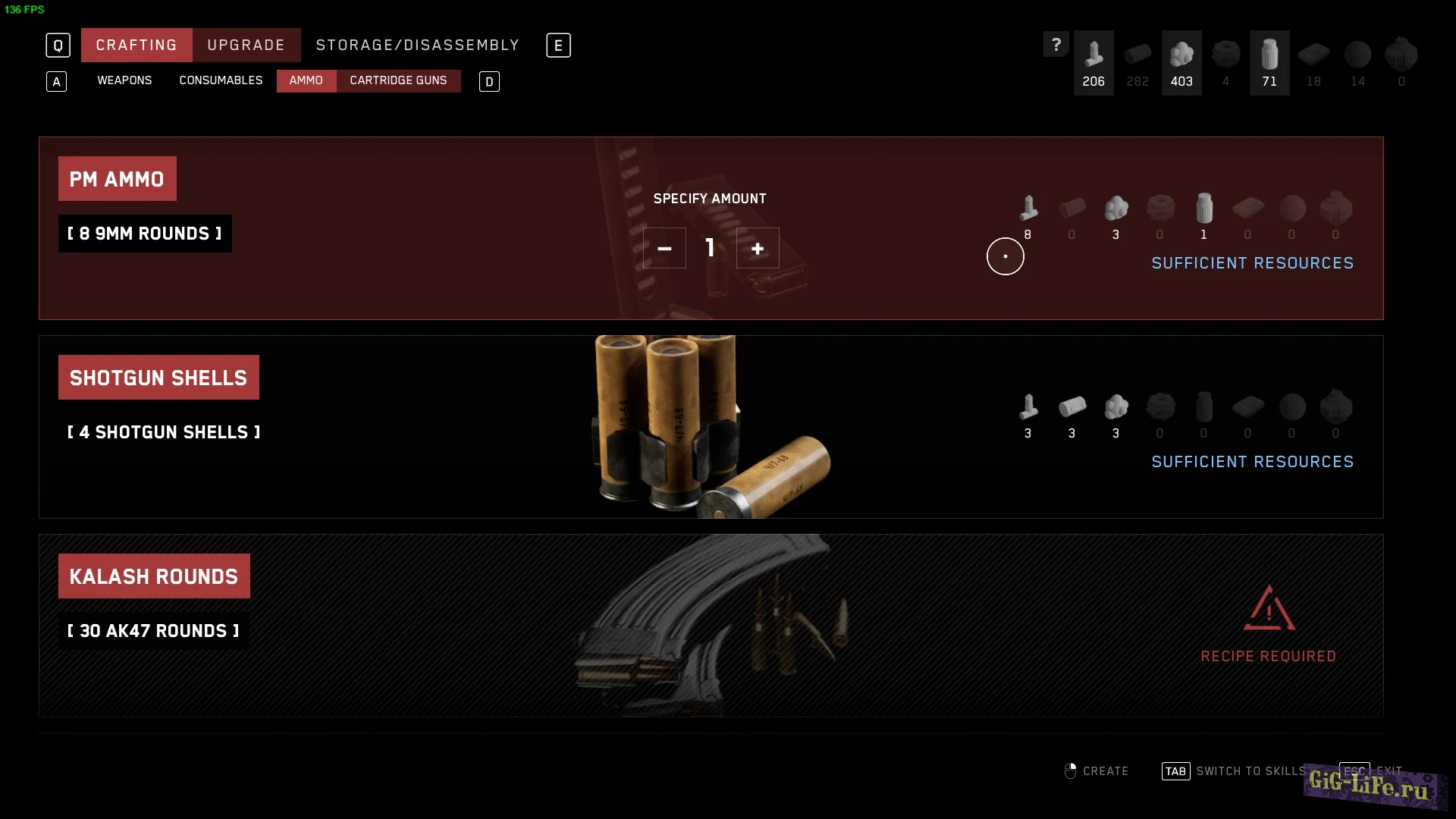This screenshot has height=819, width=1456.
Task: Select the crafting components icon showing 403
Action: (x=1181, y=62)
